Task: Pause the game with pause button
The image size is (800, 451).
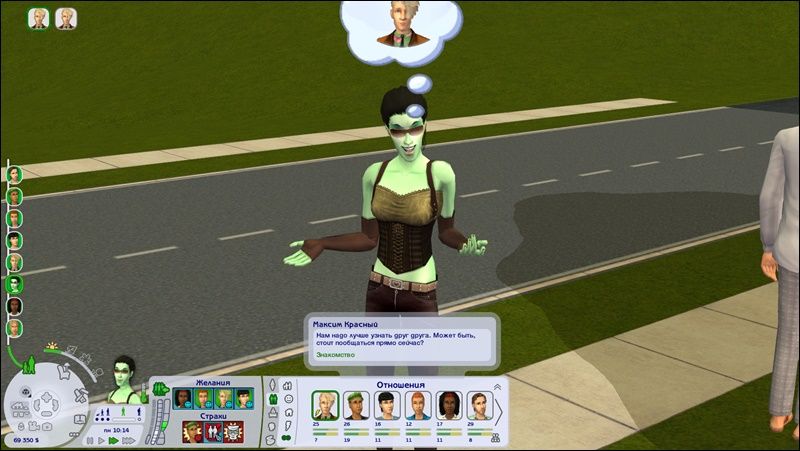Action: (91, 439)
